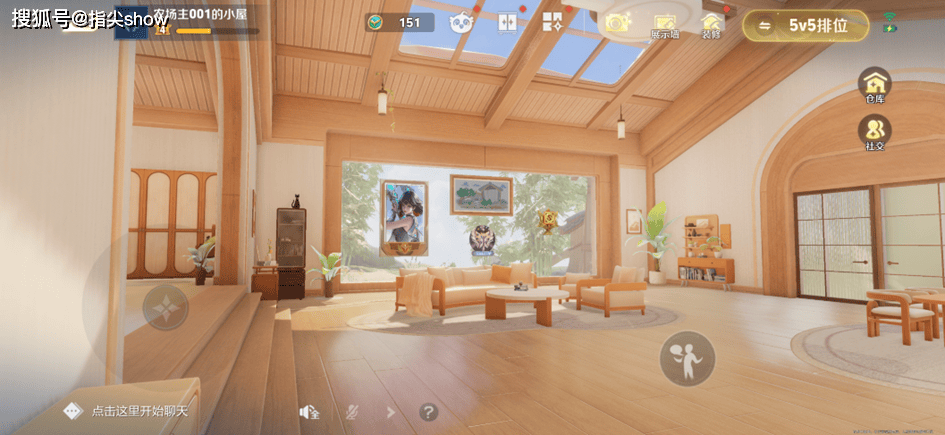Open the 5v5排位 ranked match button
The width and height of the screenshot is (945, 435).
coord(805,26)
